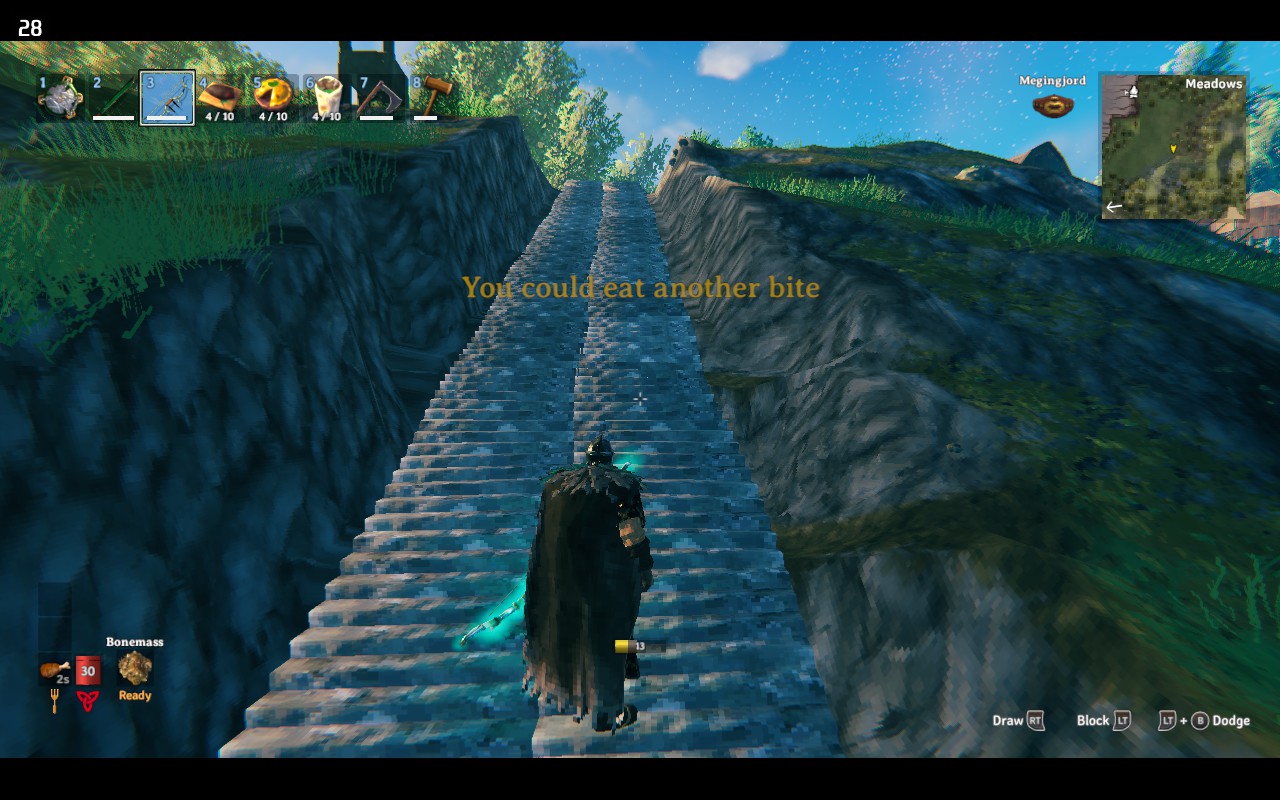
Task: Equip the green sword in slot 2
Action: tap(113, 98)
